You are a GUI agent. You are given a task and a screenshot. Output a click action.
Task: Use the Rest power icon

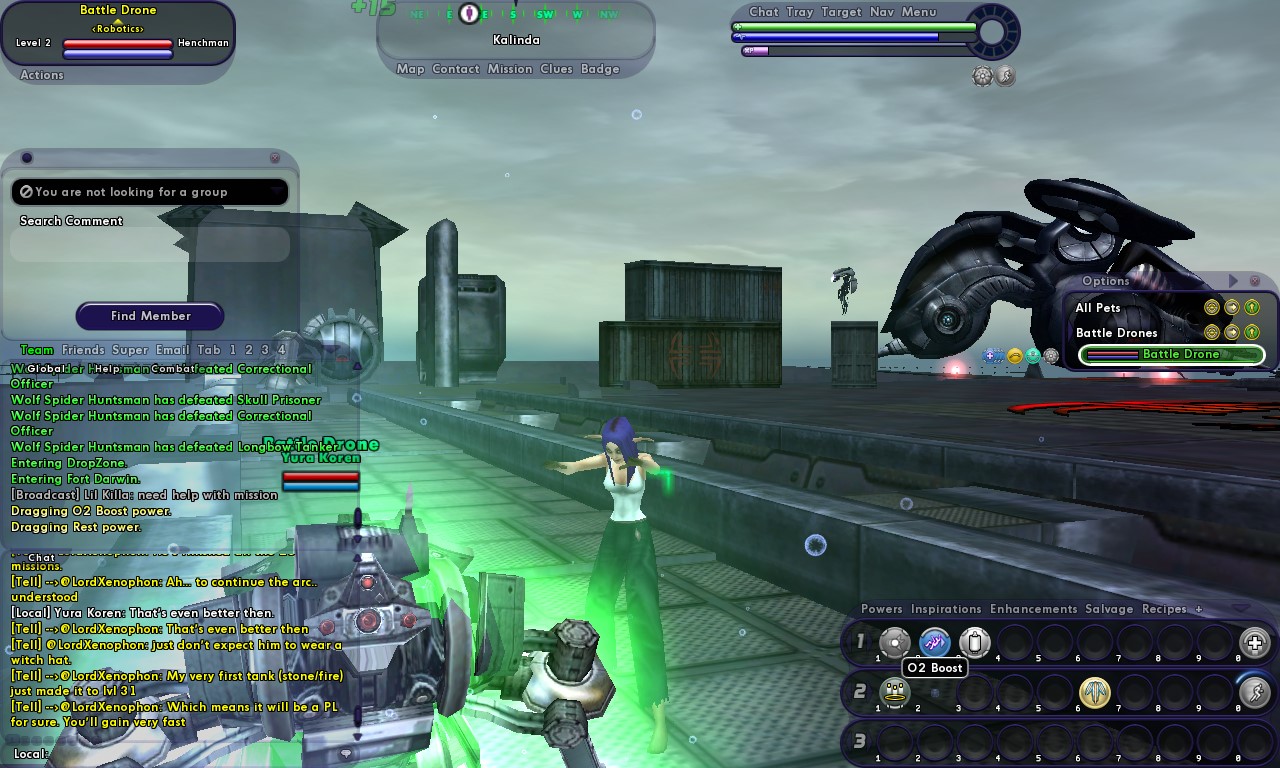(x=894, y=692)
